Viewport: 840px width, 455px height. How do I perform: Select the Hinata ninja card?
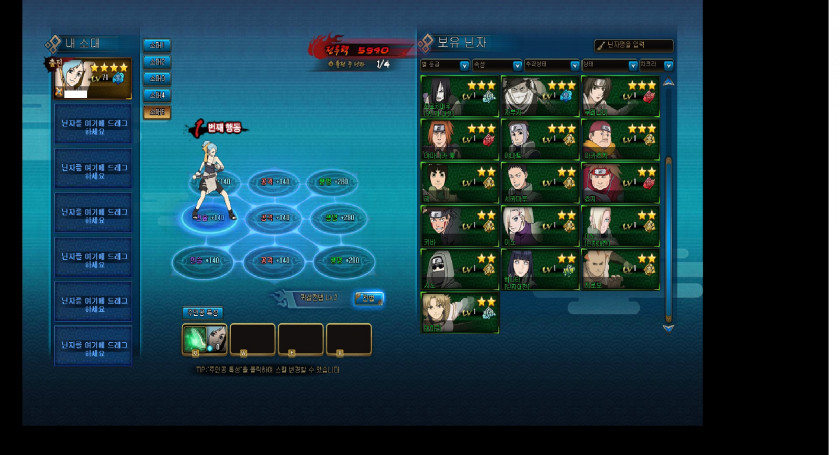tap(539, 269)
